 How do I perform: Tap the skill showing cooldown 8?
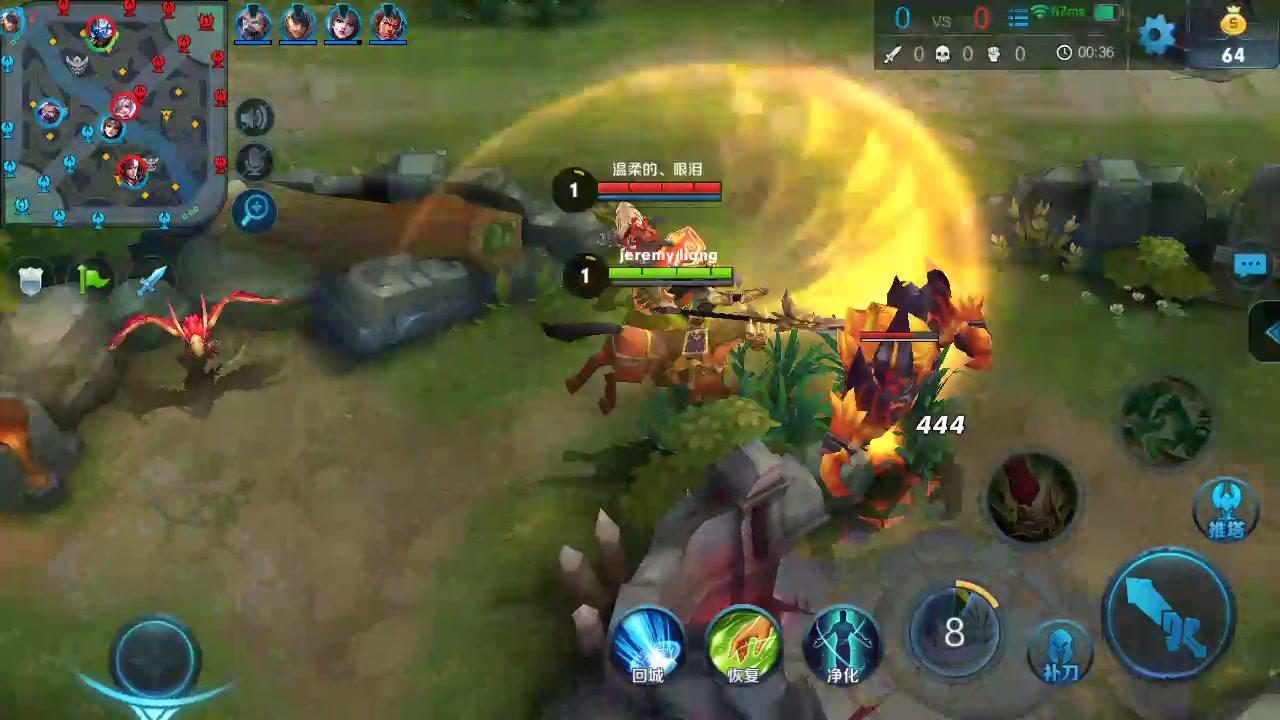(x=955, y=632)
